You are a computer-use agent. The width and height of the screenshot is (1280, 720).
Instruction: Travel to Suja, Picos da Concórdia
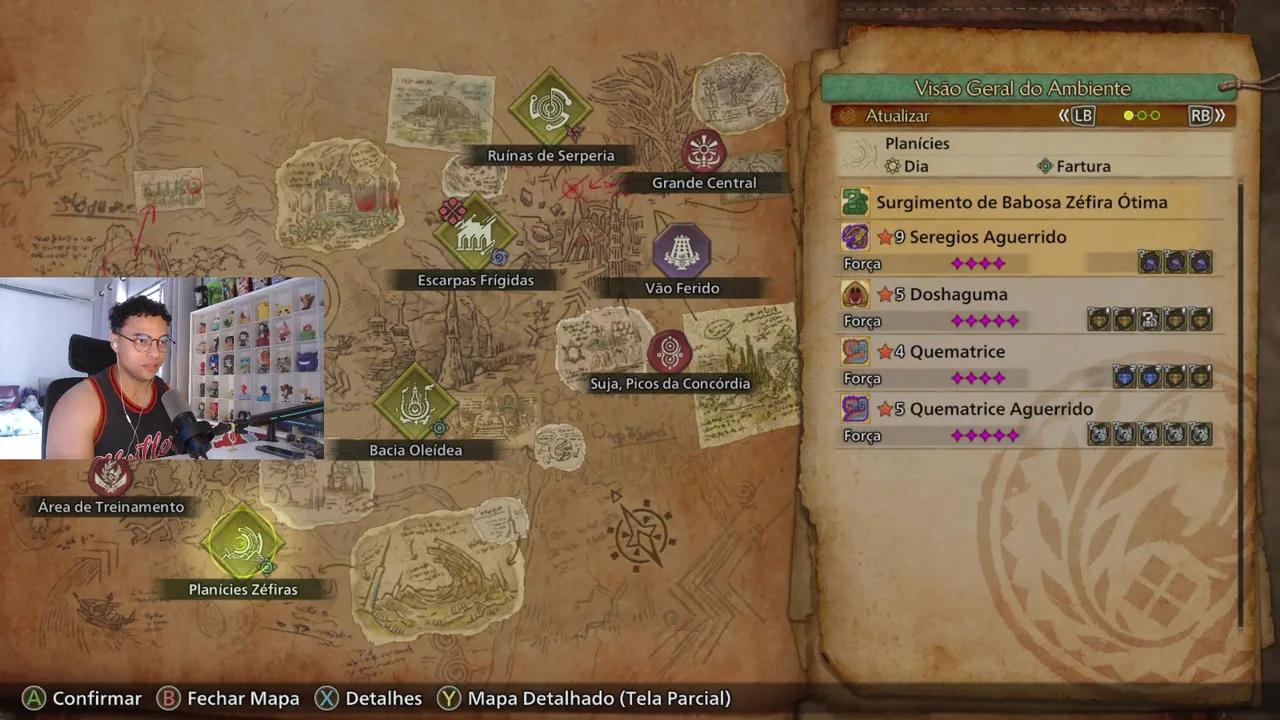(x=669, y=352)
